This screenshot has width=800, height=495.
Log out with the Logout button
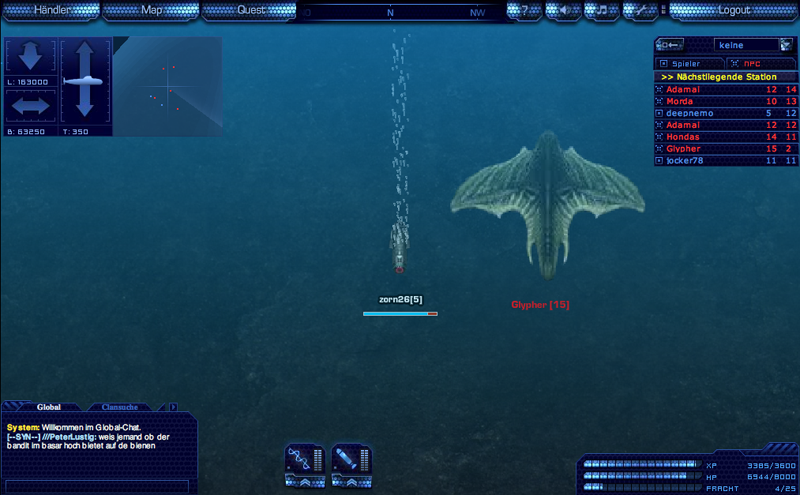733,10
